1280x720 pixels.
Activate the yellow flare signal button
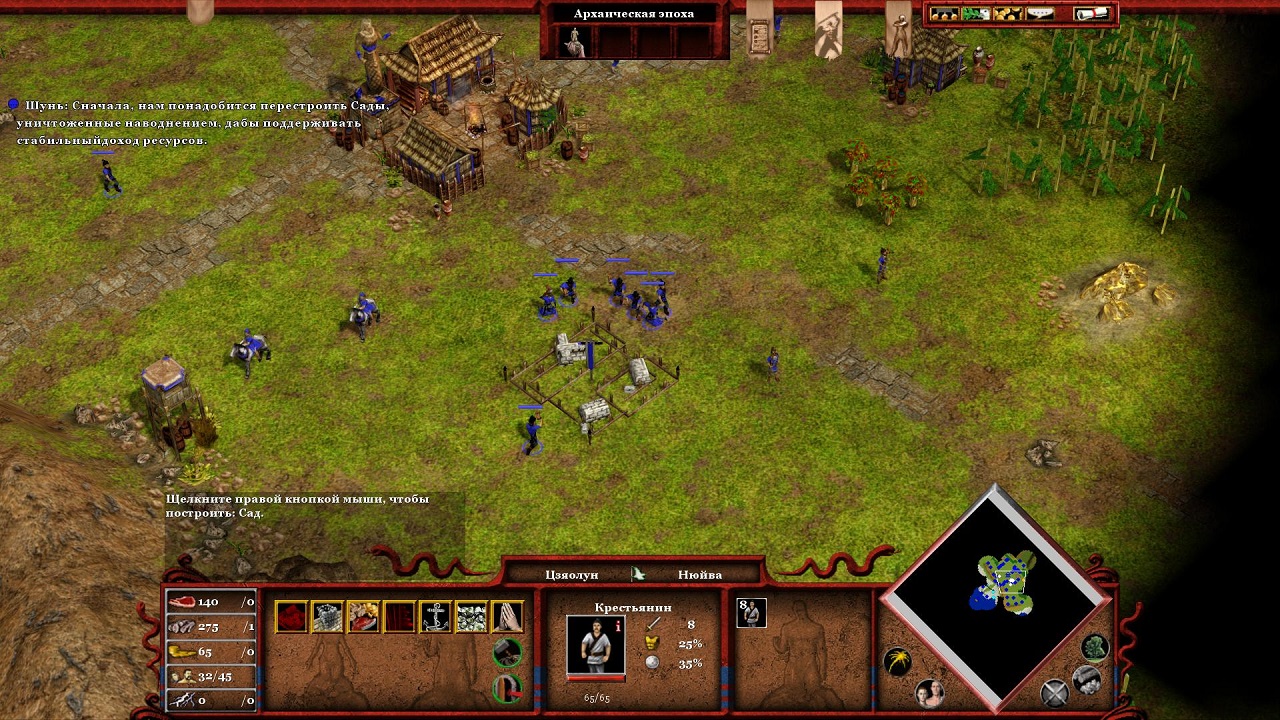897,662
